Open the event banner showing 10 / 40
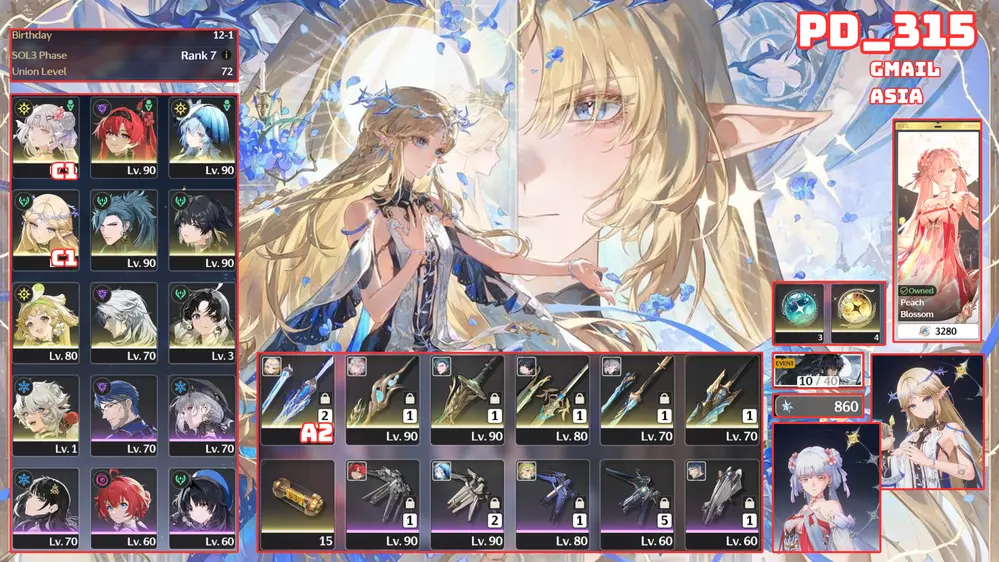 [x=818, y=370]
